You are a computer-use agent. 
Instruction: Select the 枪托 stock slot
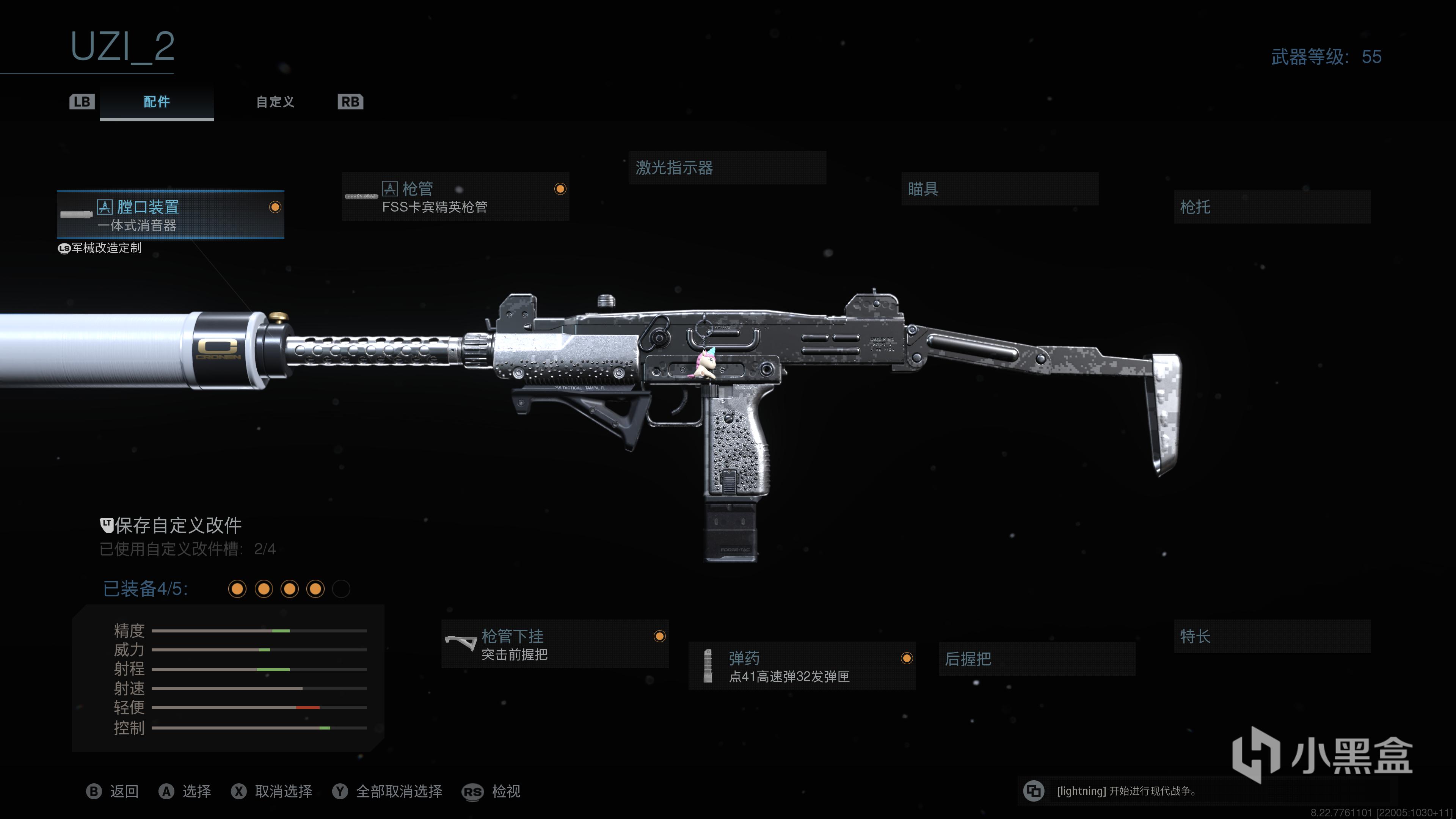[x=1272, y=207]
